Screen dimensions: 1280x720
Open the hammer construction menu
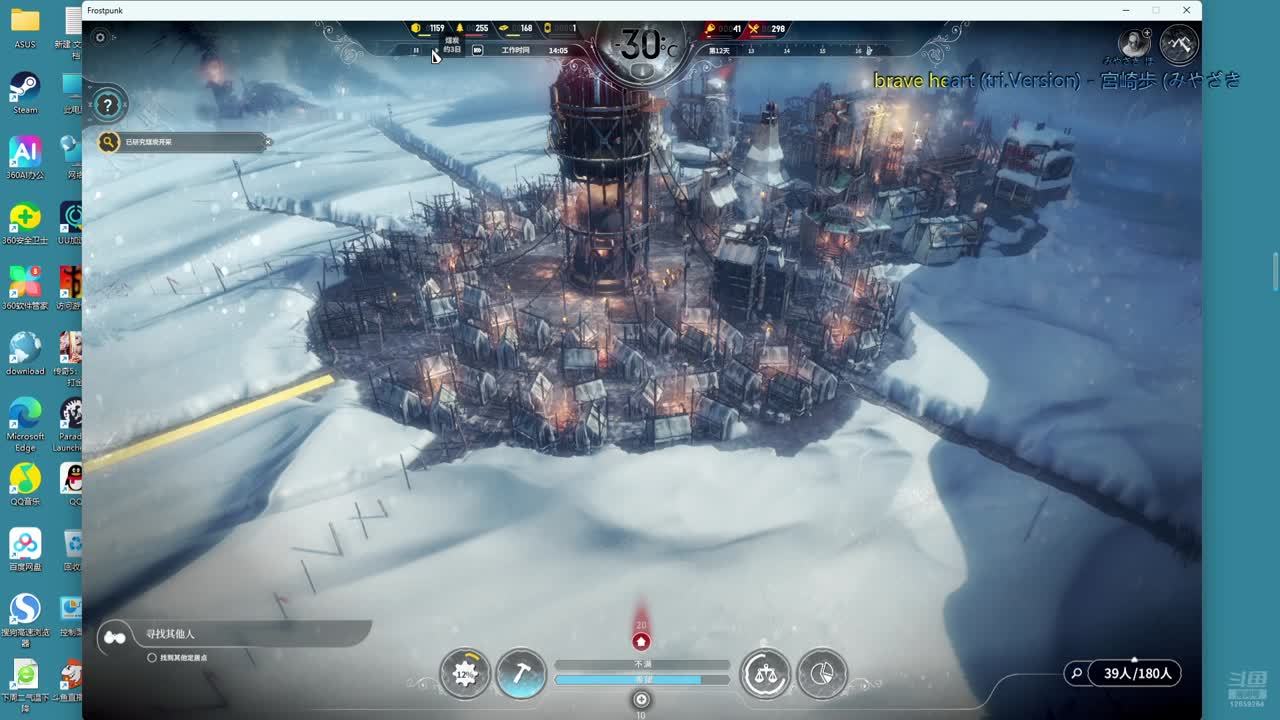point(521,673)
